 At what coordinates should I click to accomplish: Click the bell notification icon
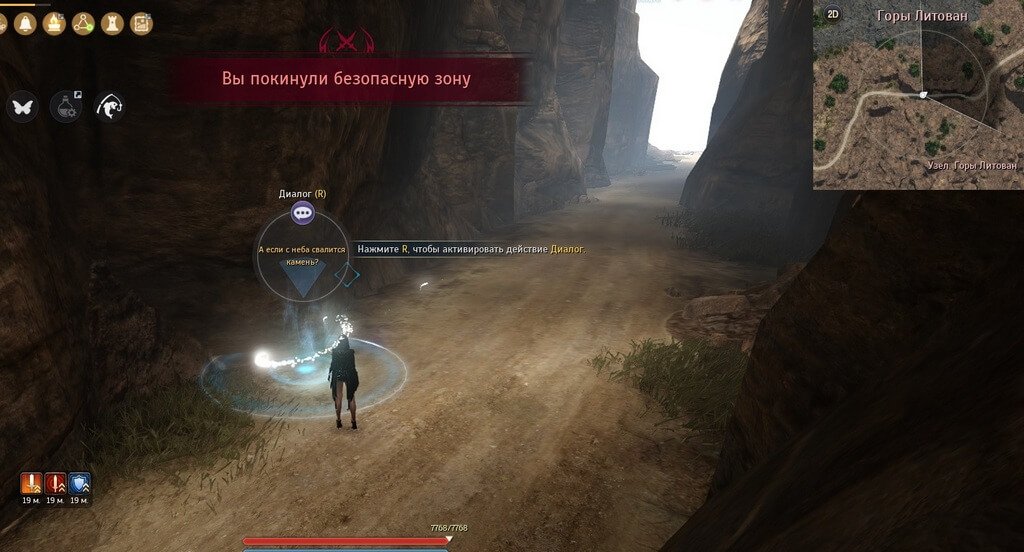click(24, 22)
